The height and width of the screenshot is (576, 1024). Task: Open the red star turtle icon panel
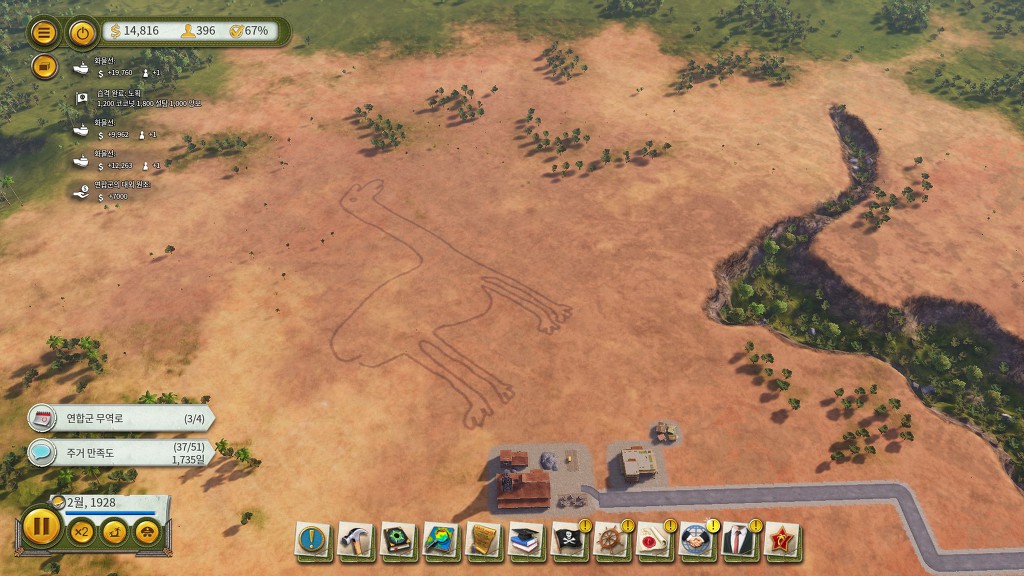[x=782, y=541]
